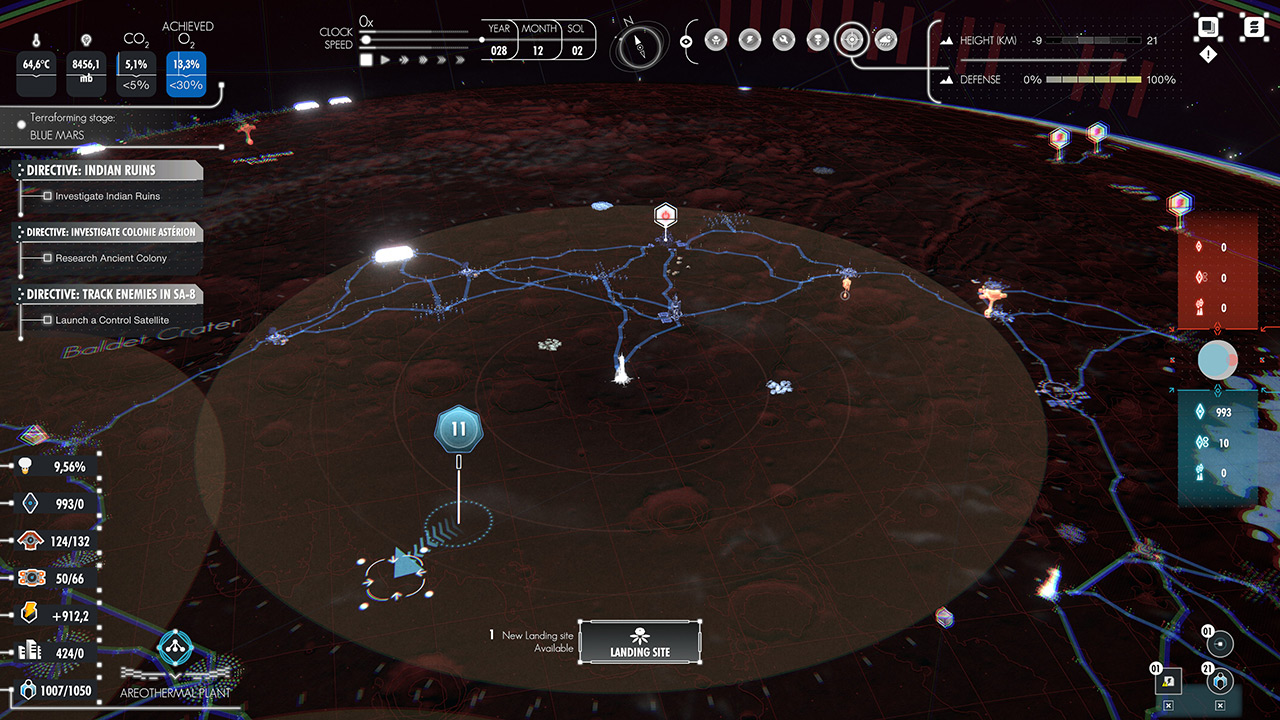1280x720 pixels.
Task: Open the stacked layers button
Action: [1208, 27]
